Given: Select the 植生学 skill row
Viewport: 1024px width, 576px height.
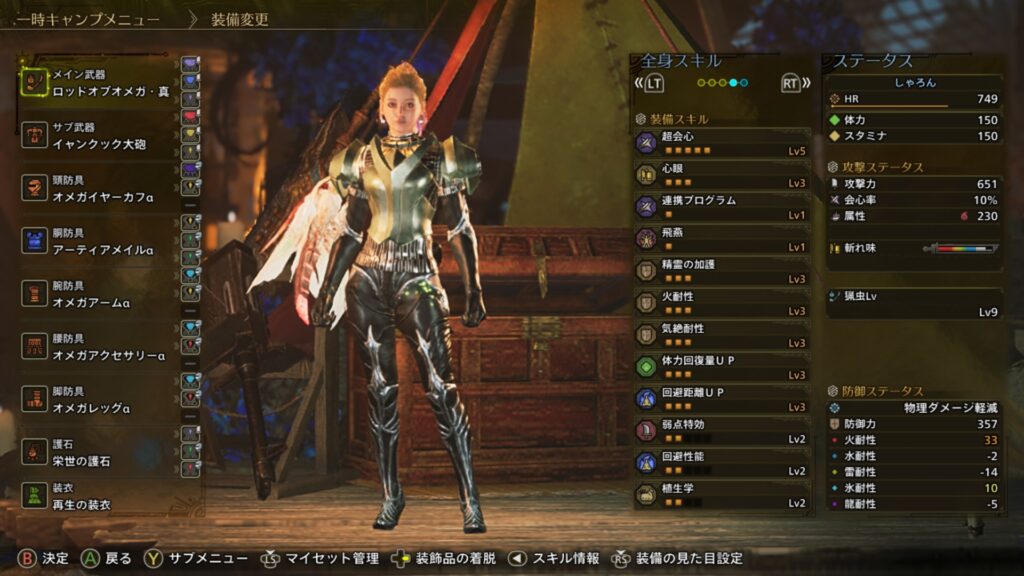Looking at the screenshot, I should coord(722,495).
